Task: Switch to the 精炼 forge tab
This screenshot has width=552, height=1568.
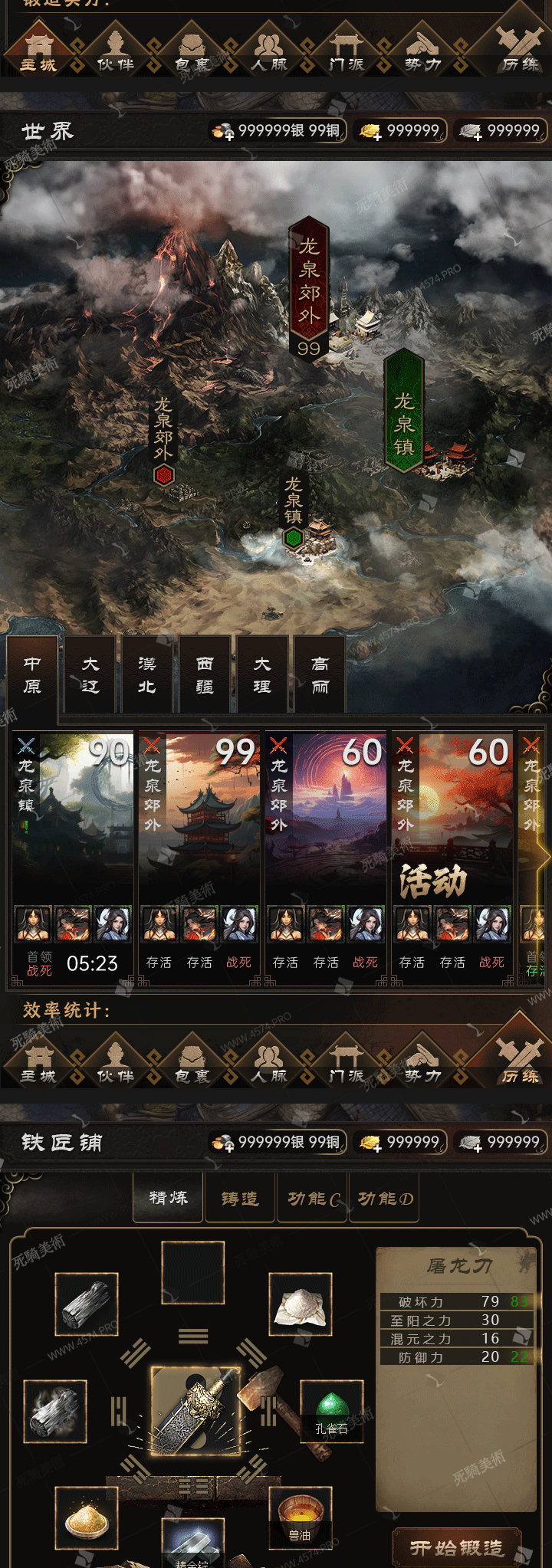Action: pyautogui.click(x=169, y=1198)
